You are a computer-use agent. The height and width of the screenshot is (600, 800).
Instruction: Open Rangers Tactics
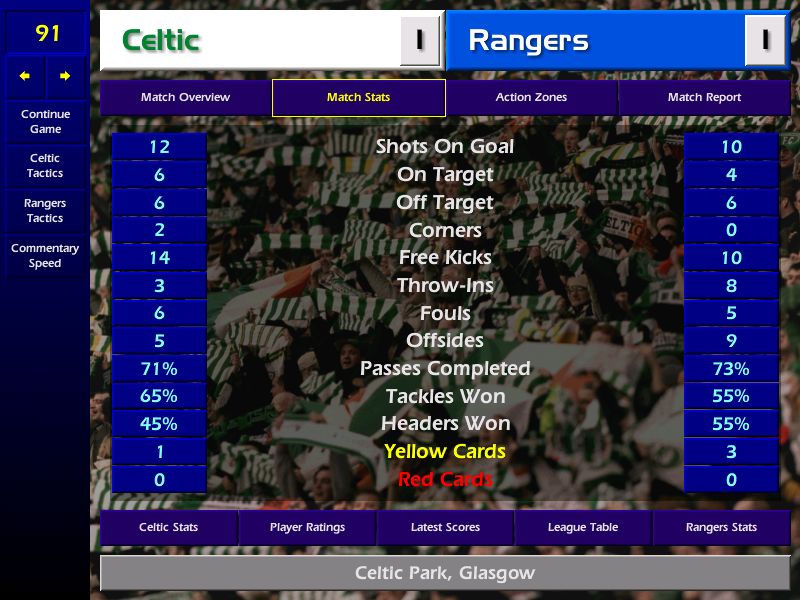pos(45,211)
